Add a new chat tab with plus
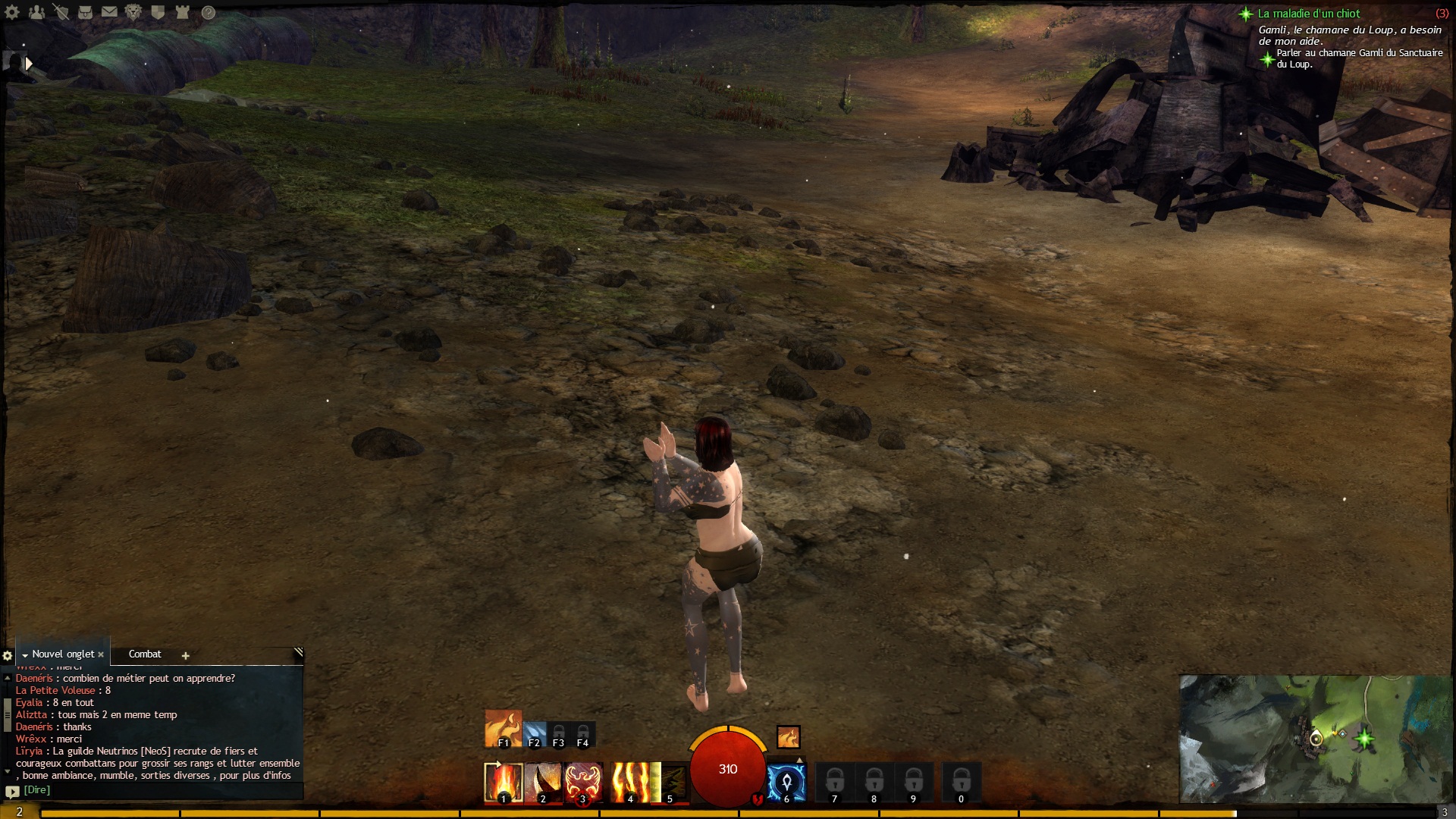1456x819 pixels. [x=185, y=655]
